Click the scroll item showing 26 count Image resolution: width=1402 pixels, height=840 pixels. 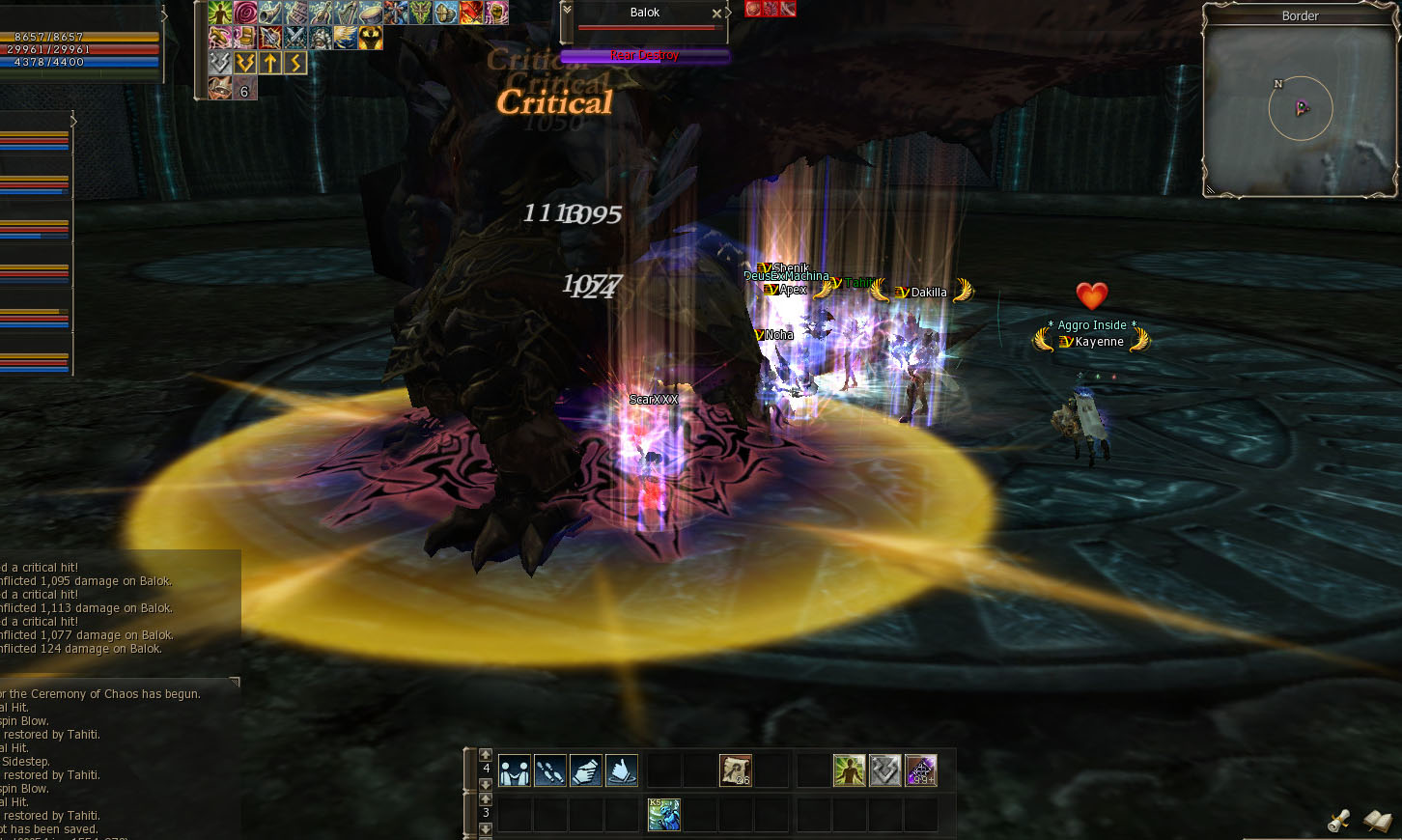(734, 770)
